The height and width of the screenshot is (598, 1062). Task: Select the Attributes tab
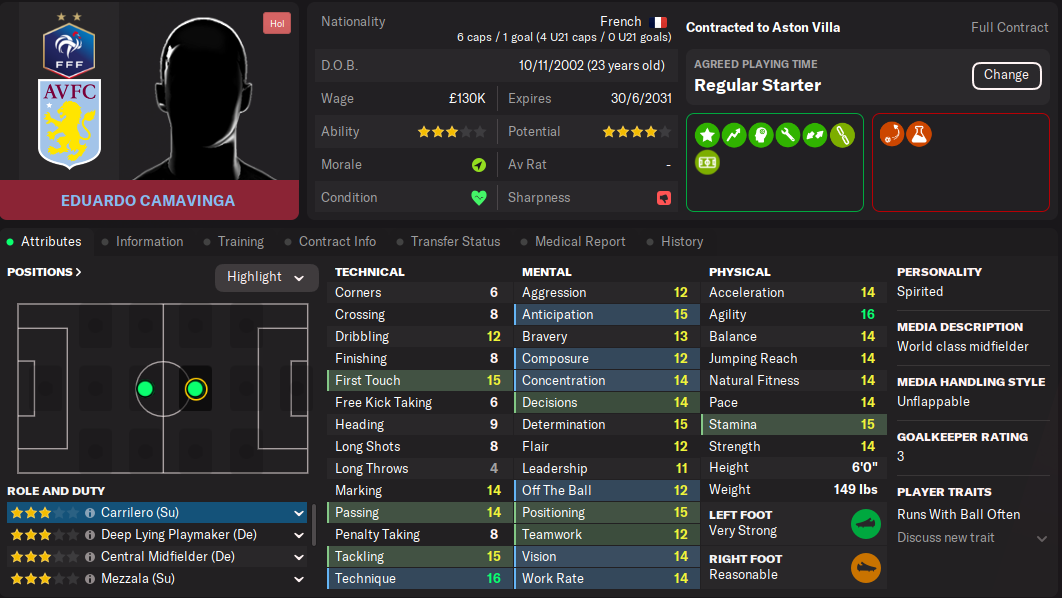[x=51, y=241]
